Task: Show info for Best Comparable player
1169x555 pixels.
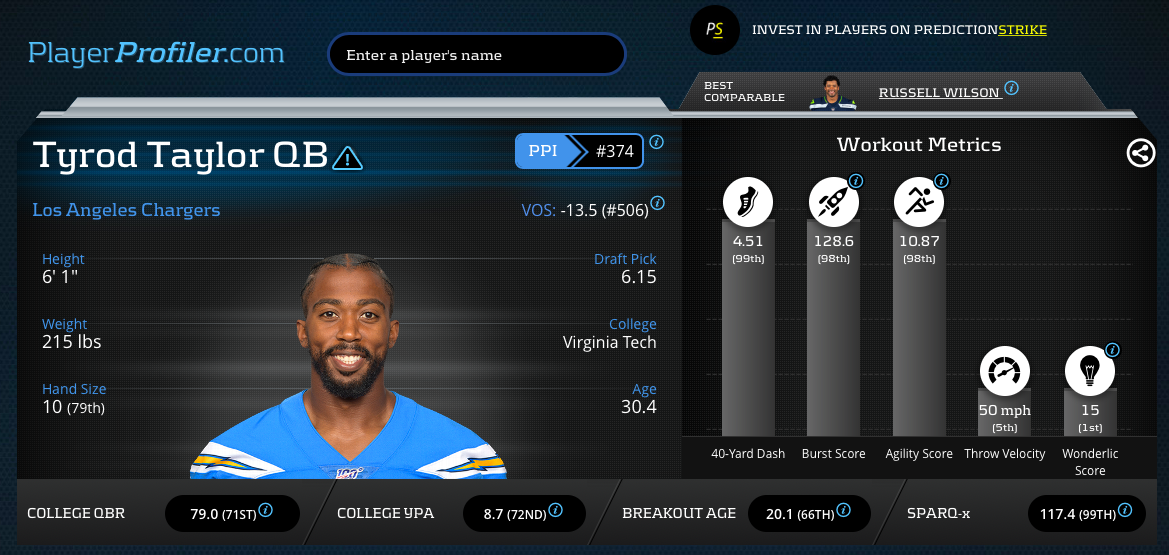Action: [x=1012, y=88]
